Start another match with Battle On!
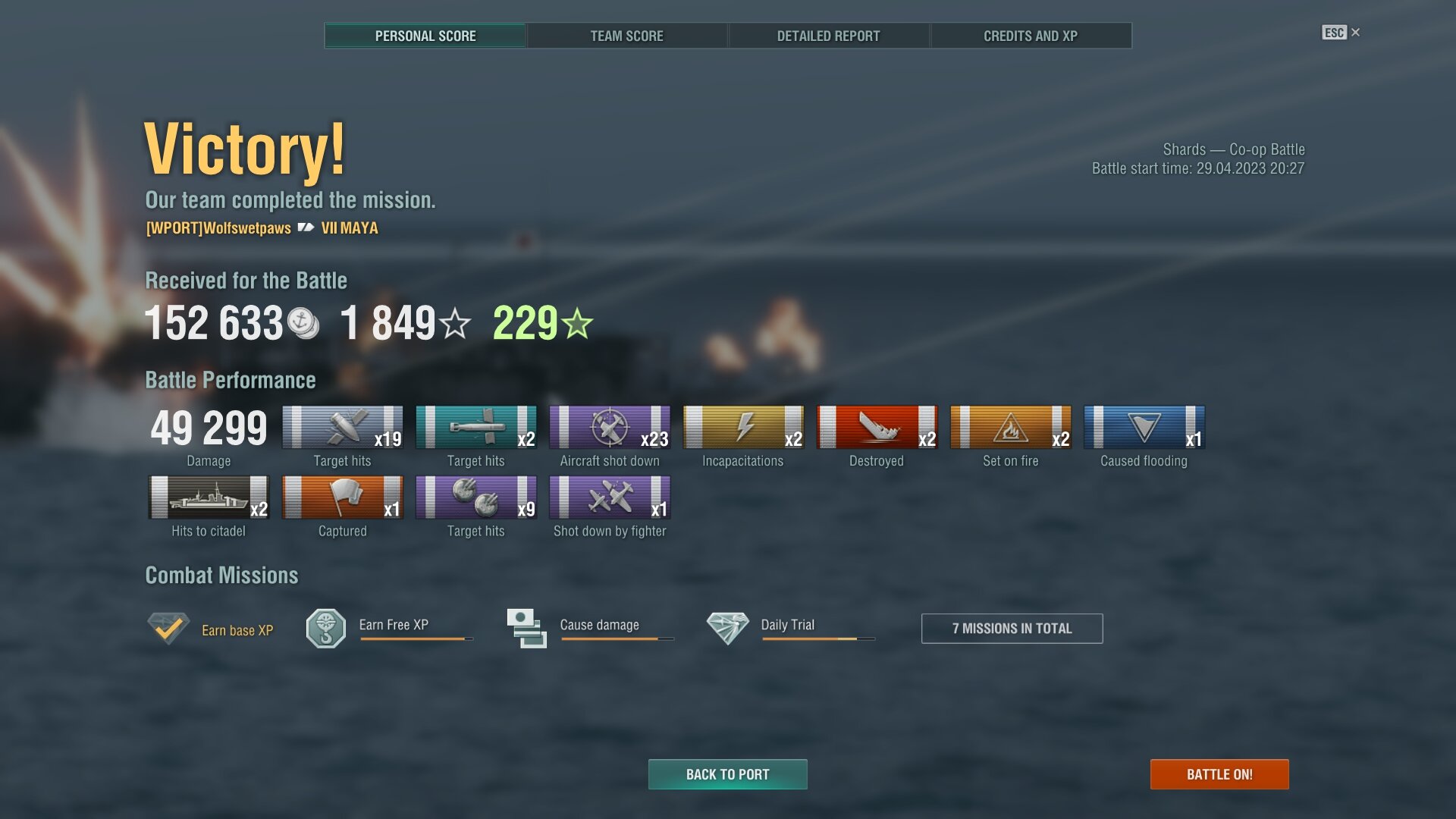 tap(1219, 774)
